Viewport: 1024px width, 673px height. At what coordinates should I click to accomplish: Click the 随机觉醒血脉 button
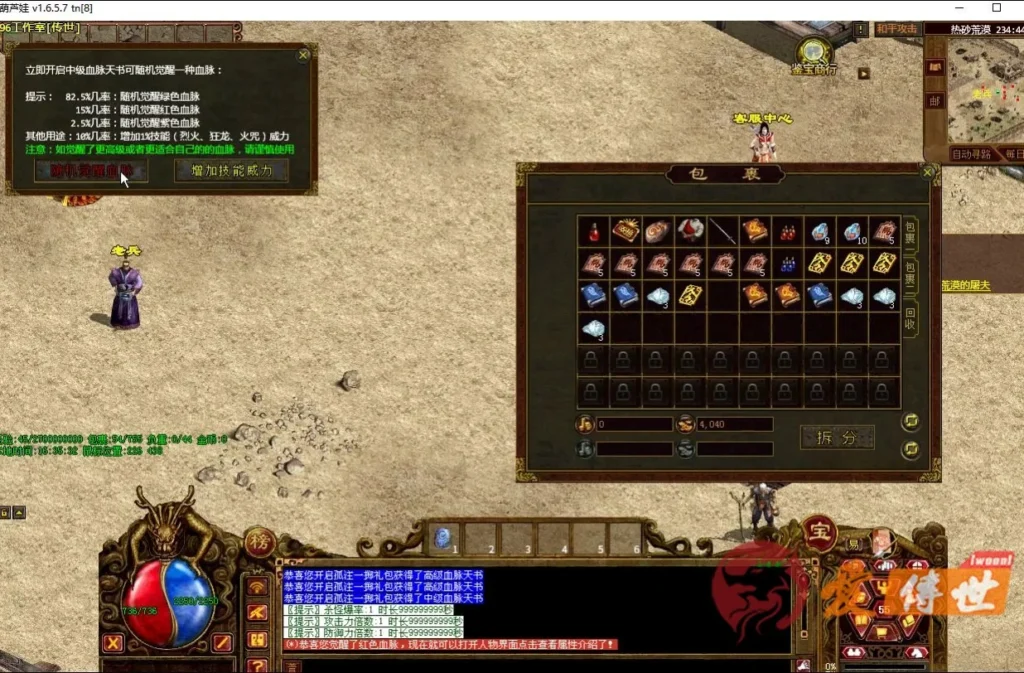(x=91, y=170)
